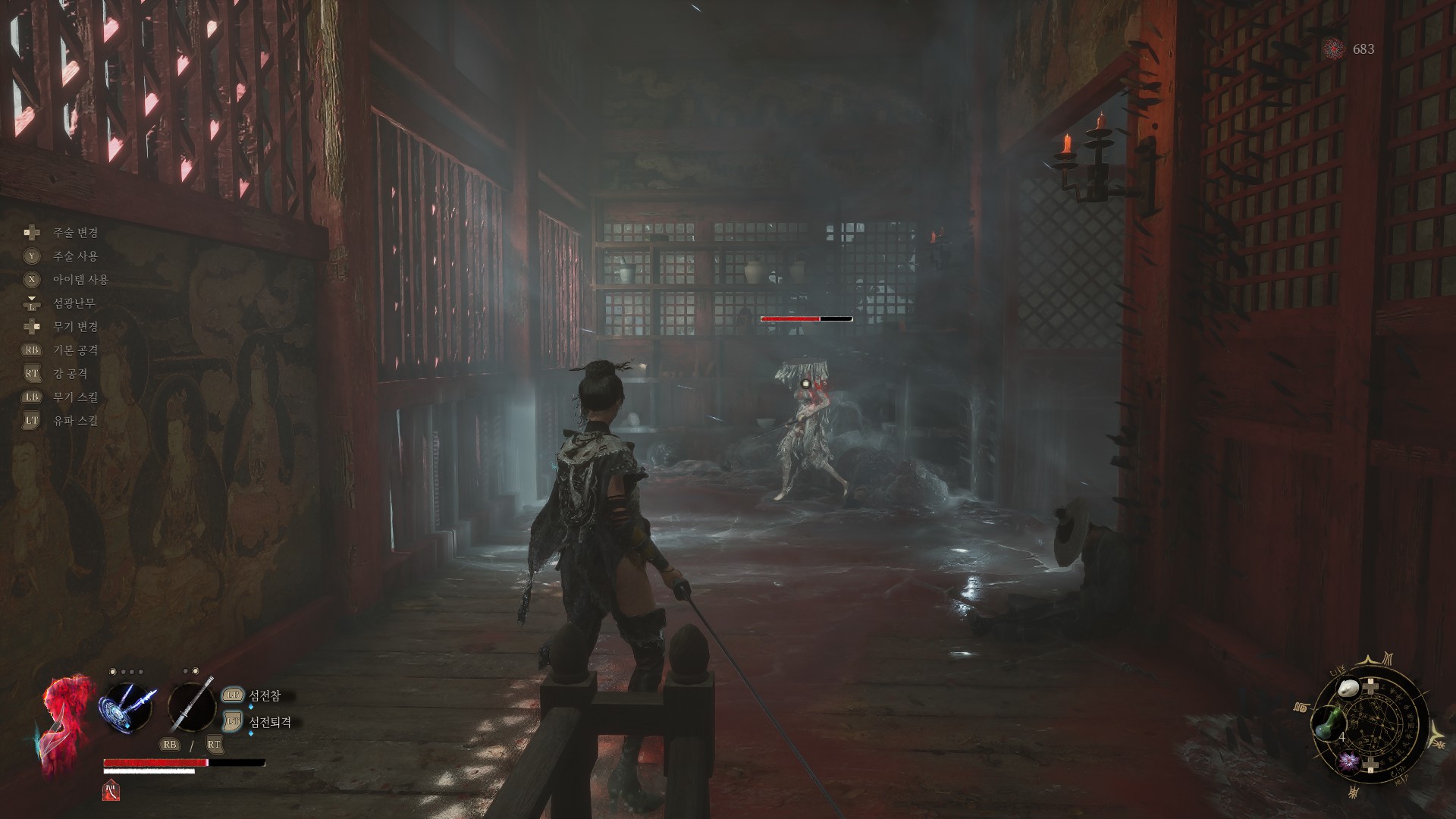Activate the 섬전참 weapon skill label
The image size is (1456, 819).
click(x=265, y=695)
